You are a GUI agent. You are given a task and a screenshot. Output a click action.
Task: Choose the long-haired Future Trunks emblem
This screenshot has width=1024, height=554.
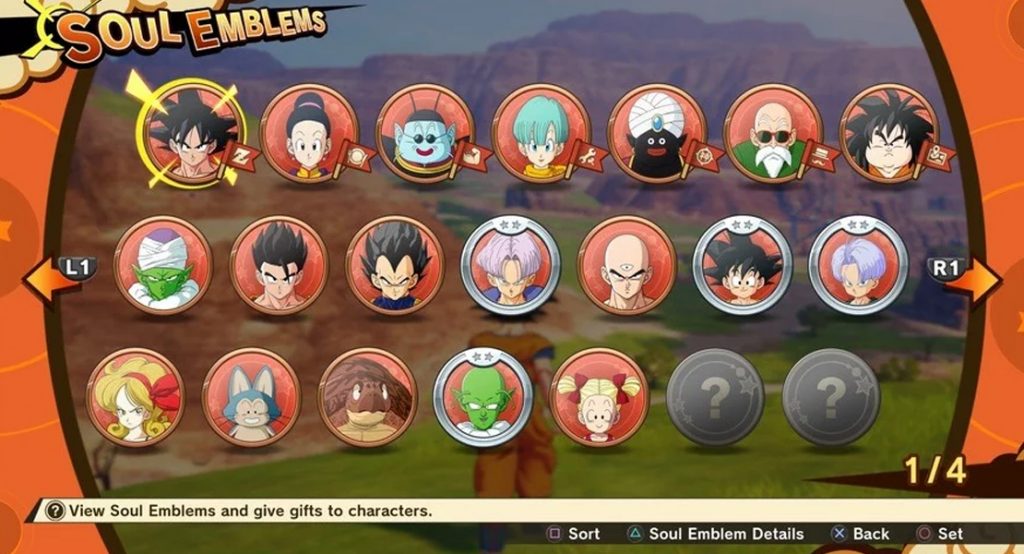(x=511, y=266)
